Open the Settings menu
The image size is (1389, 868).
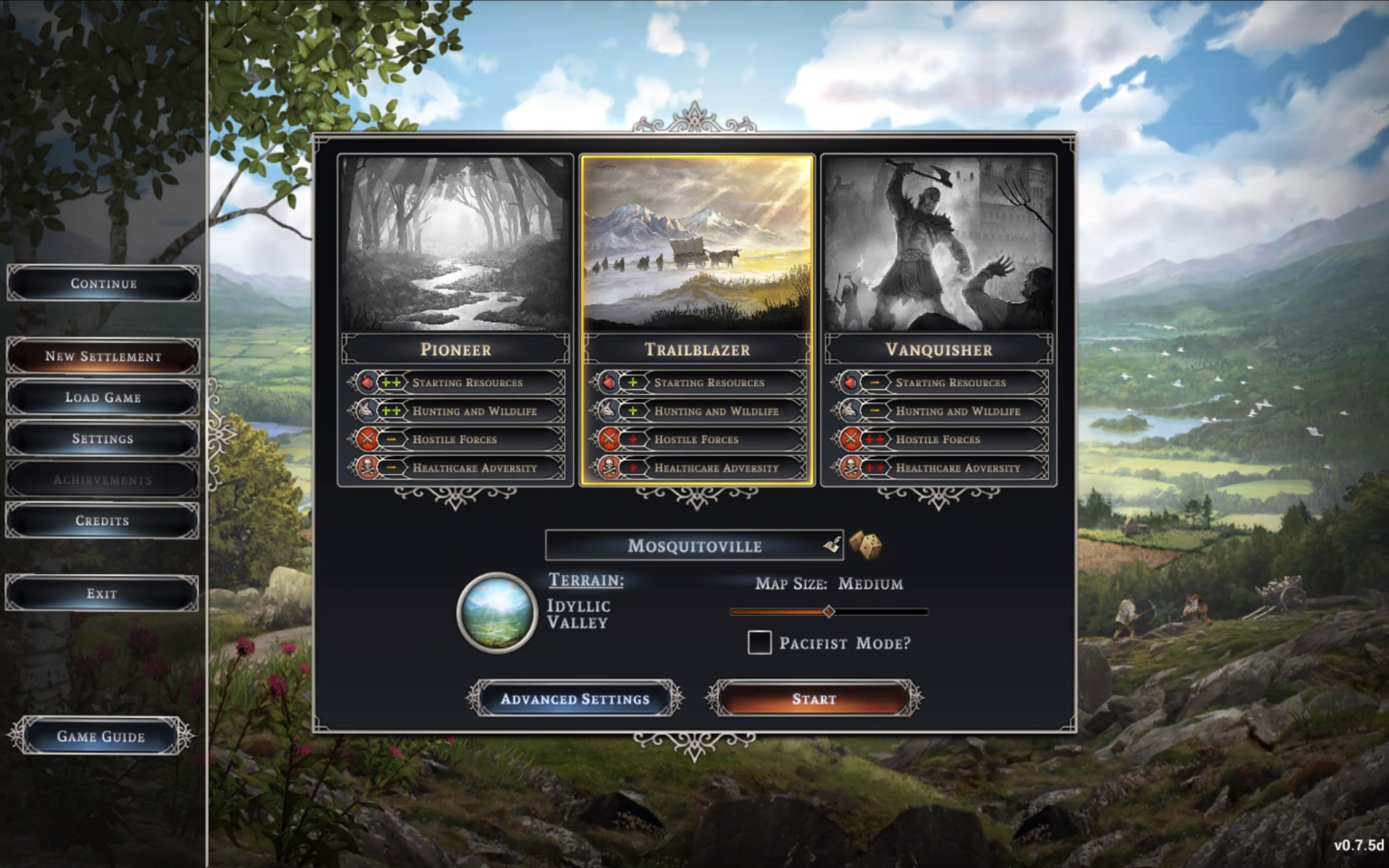click(102, 439)
